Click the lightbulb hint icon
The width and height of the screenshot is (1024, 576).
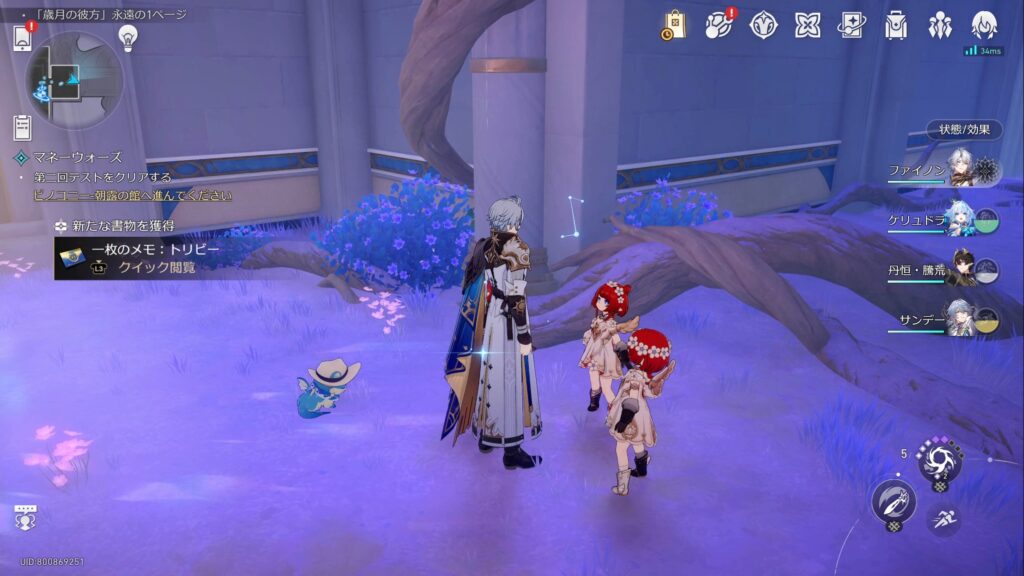coord(127,37)
